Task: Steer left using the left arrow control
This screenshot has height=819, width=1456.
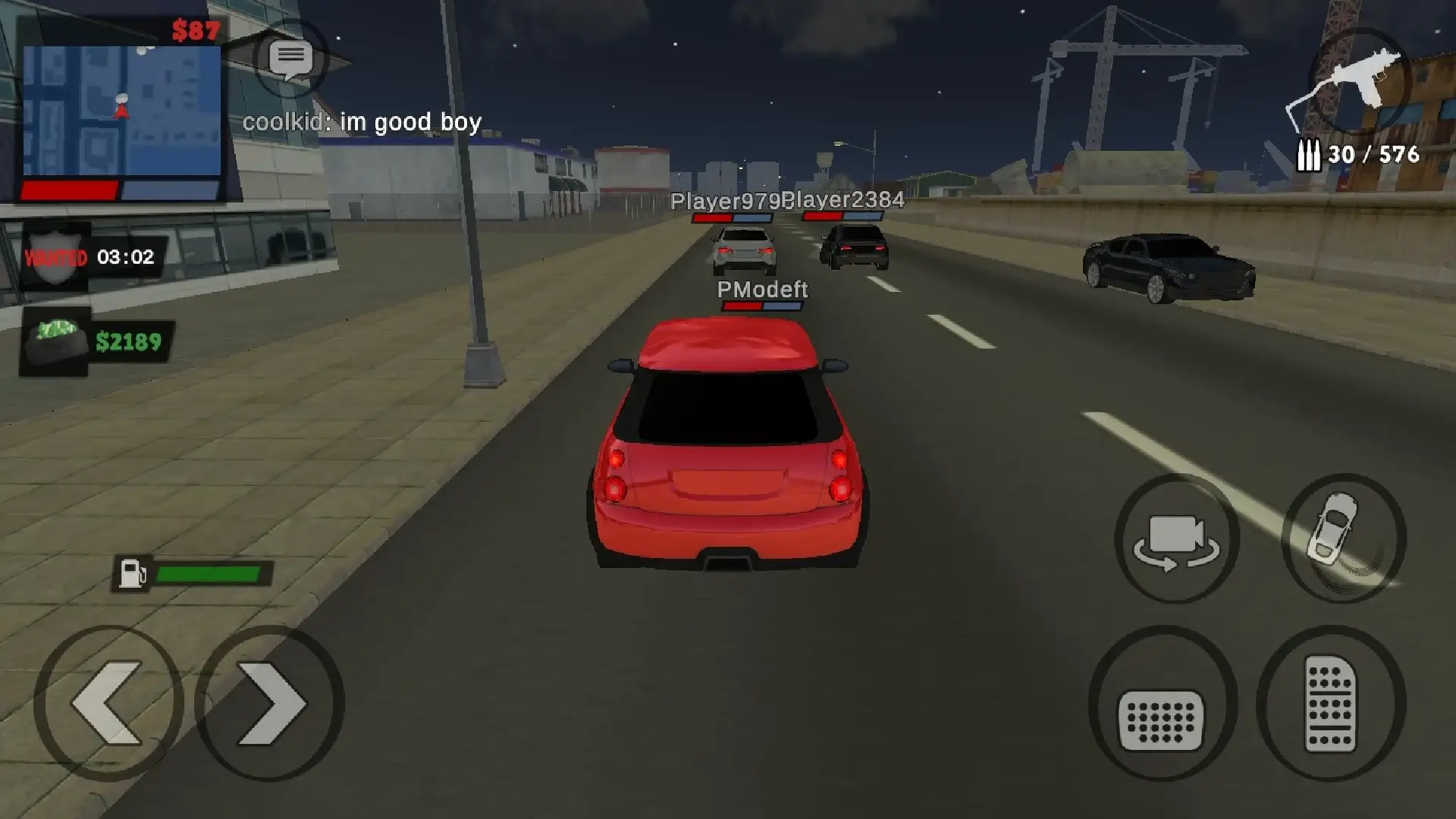Action: point(106,704)
